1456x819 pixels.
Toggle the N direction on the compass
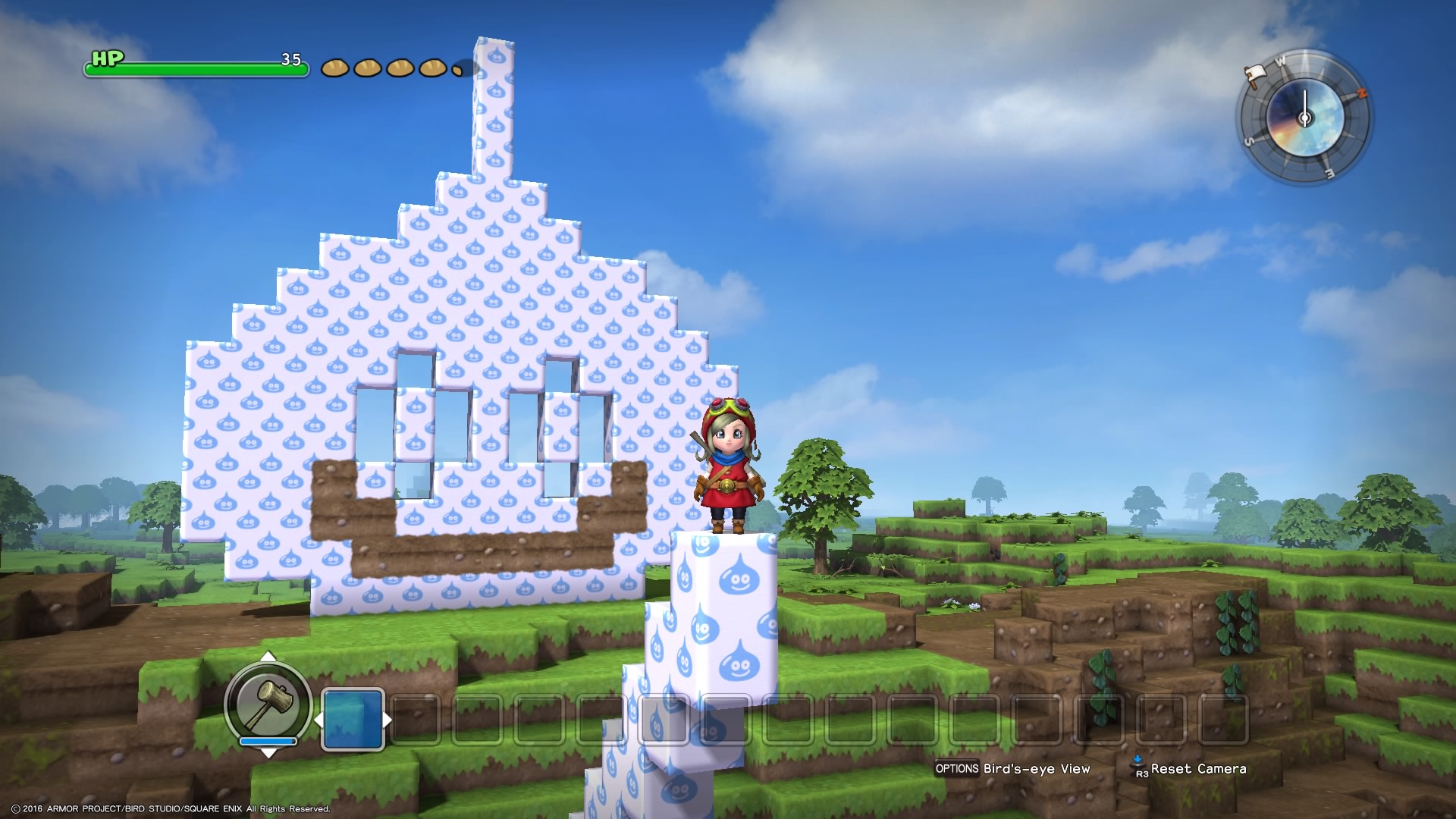[1362, 93]
